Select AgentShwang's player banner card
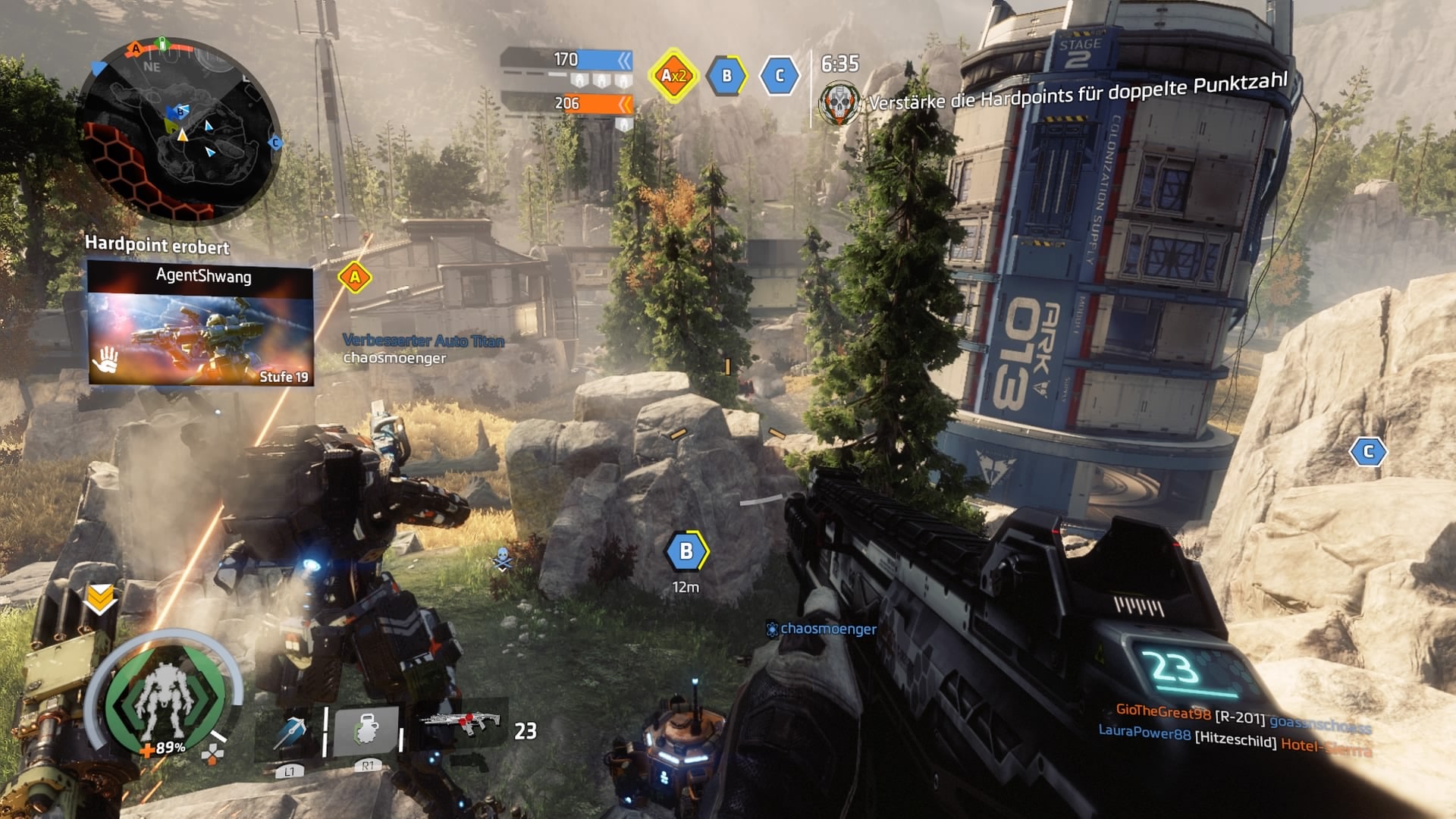1456x819 pixels. point(200,322)
